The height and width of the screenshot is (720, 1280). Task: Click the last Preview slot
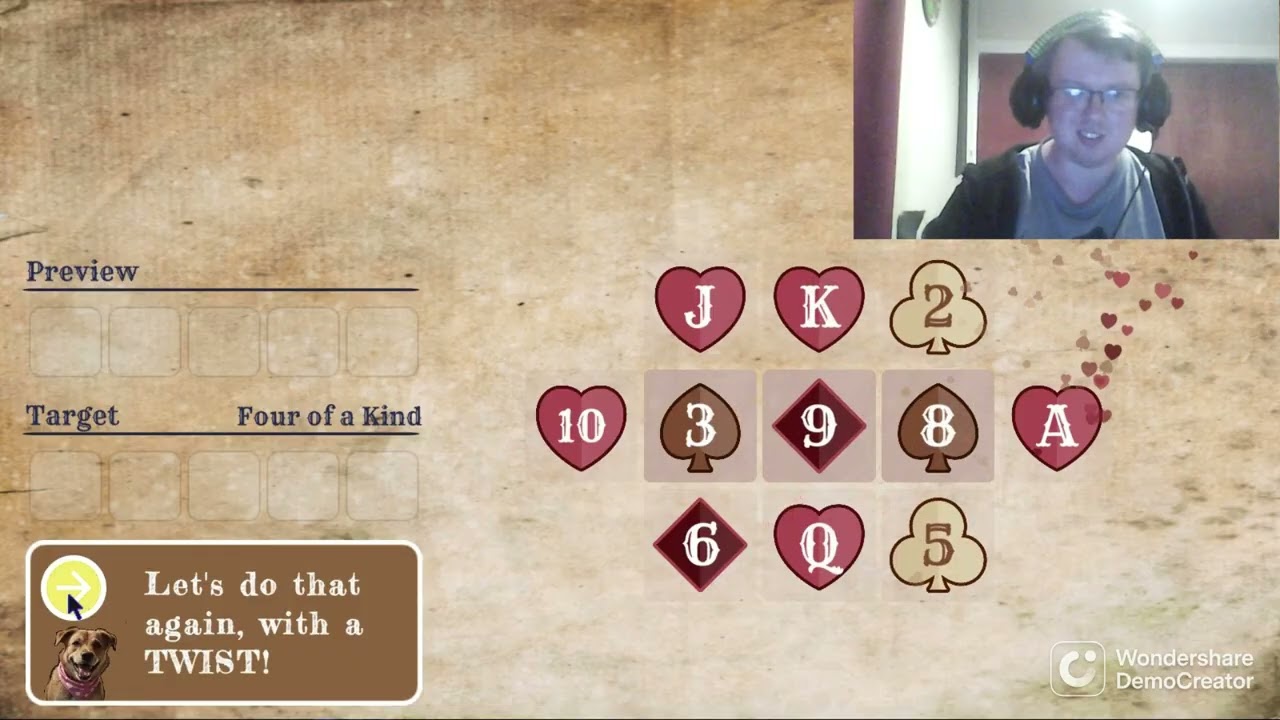click(x=382, y=340)
